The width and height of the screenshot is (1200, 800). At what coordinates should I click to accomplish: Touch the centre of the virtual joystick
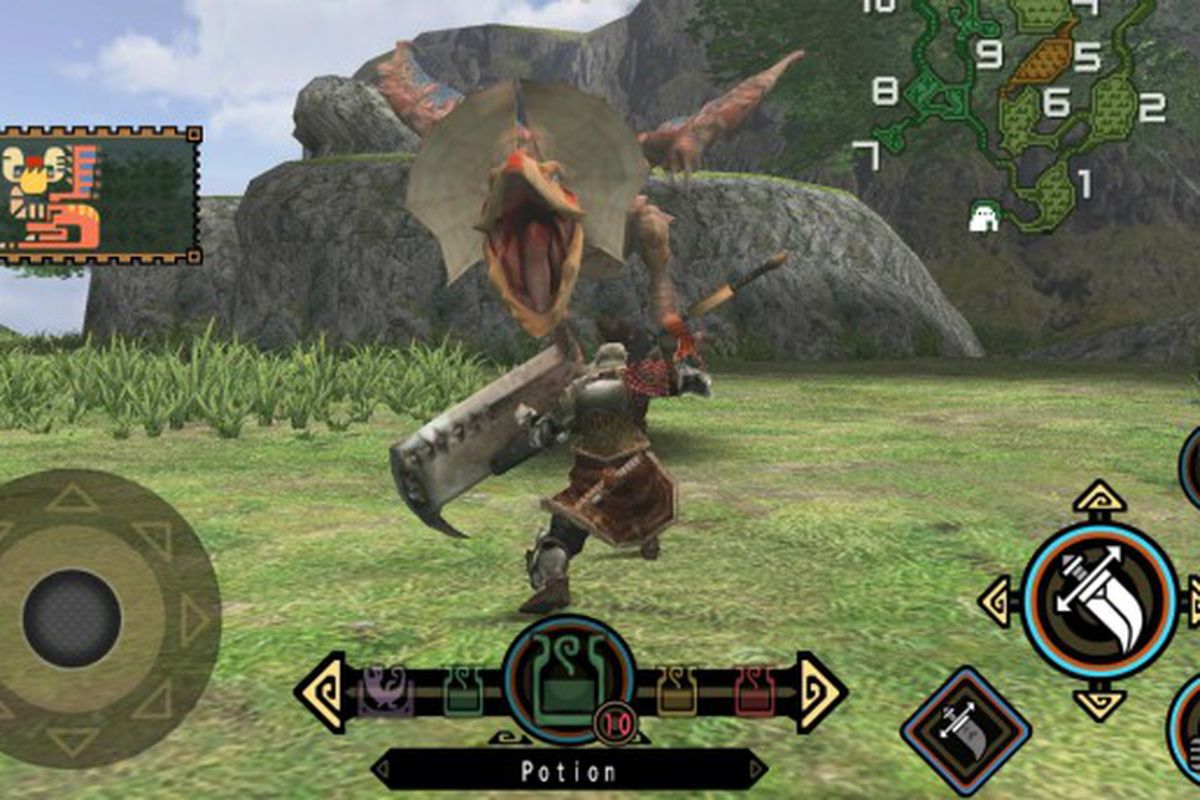(72, 618)
